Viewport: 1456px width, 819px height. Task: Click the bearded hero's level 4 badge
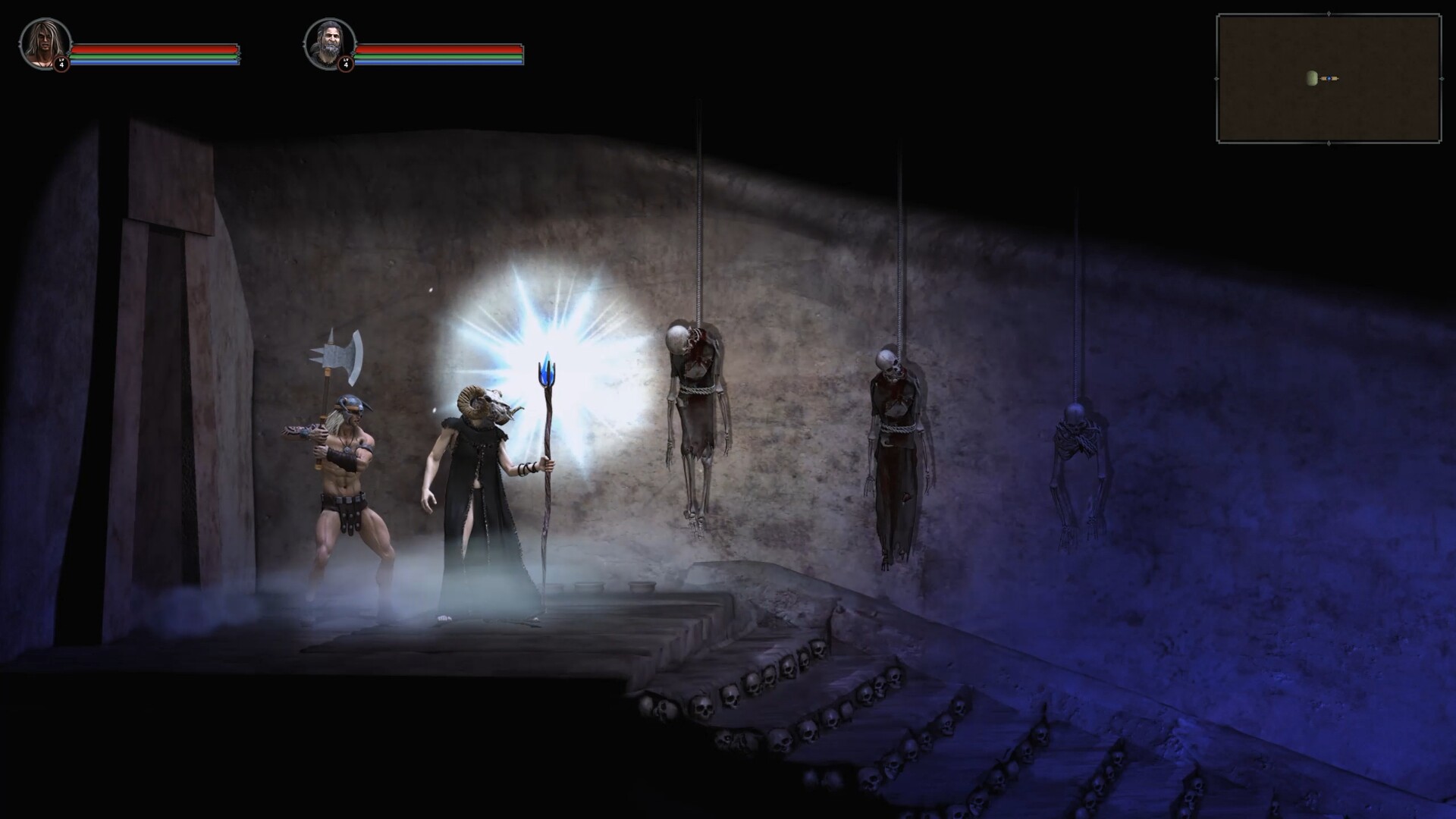pyautogui.click(x=346, y=65)
